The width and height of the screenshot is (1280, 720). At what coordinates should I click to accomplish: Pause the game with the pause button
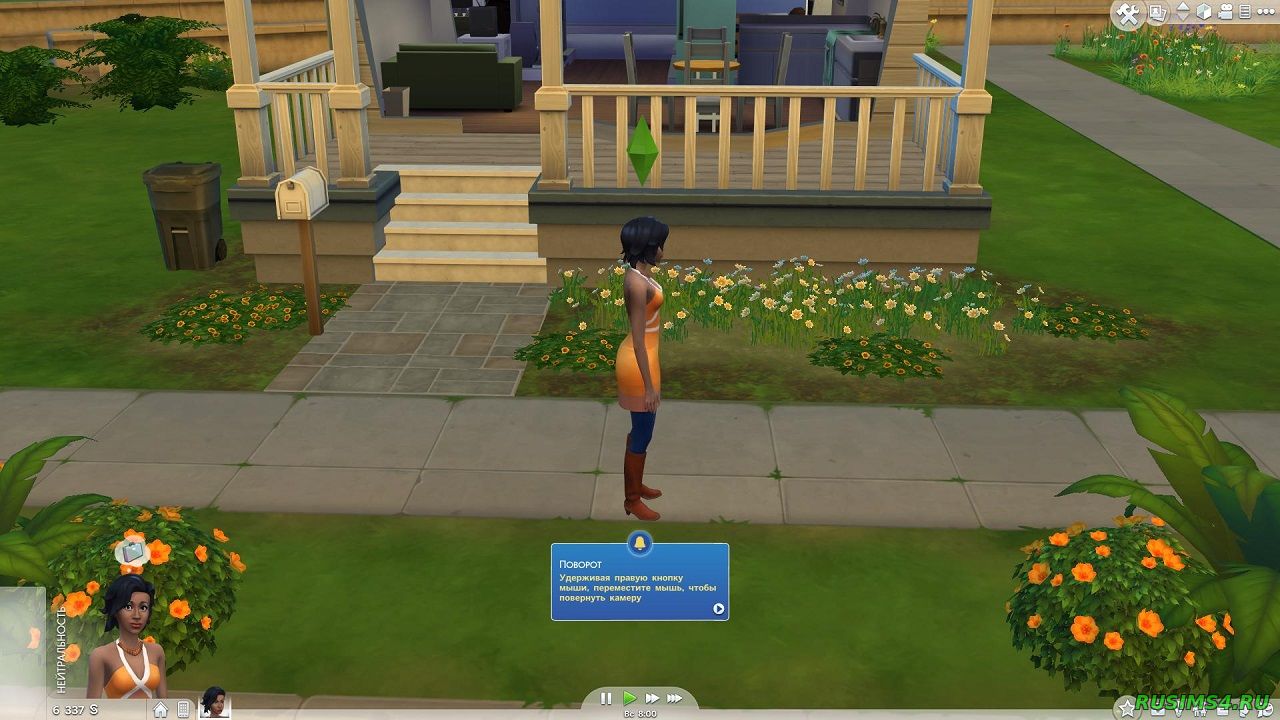tap(606, 697)
